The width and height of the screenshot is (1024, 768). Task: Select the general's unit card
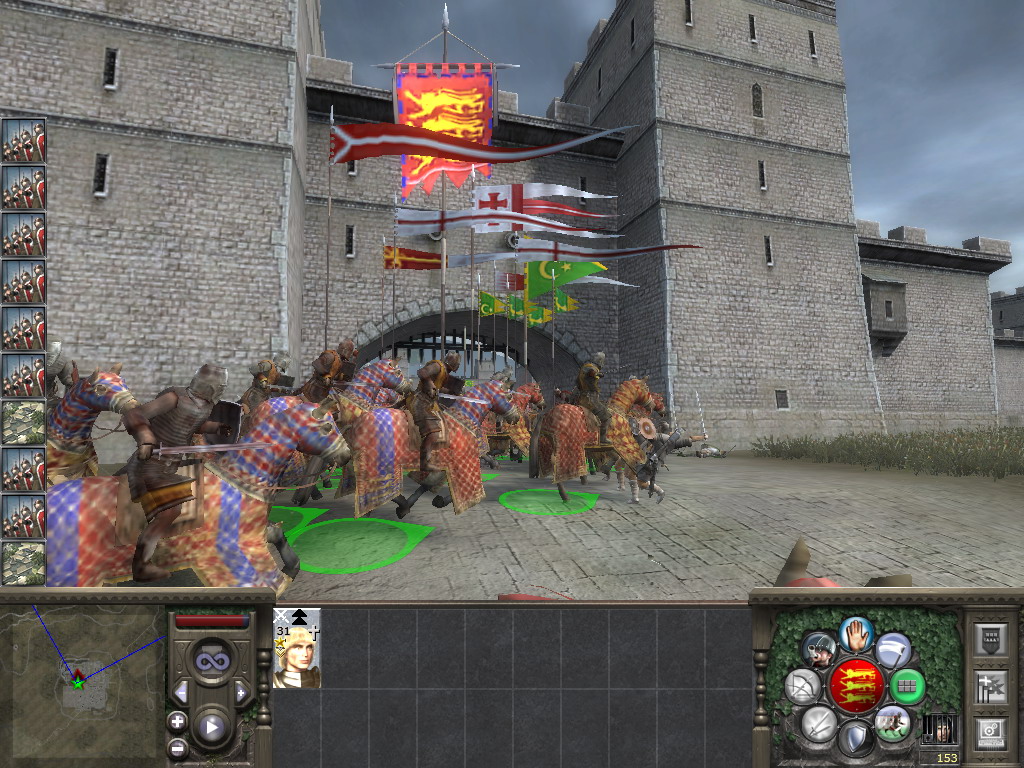pyautogui.click(x=297, y=648)
